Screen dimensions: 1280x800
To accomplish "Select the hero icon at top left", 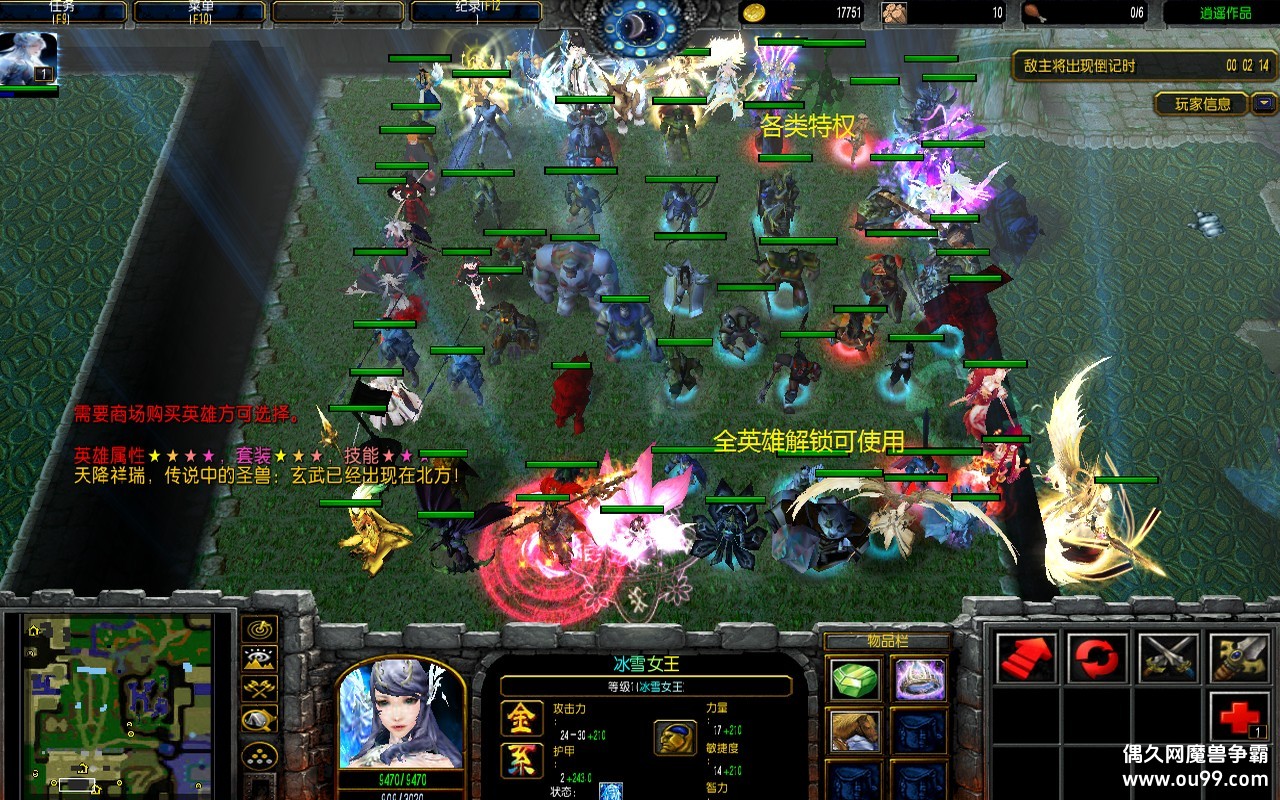I will 28,58.
